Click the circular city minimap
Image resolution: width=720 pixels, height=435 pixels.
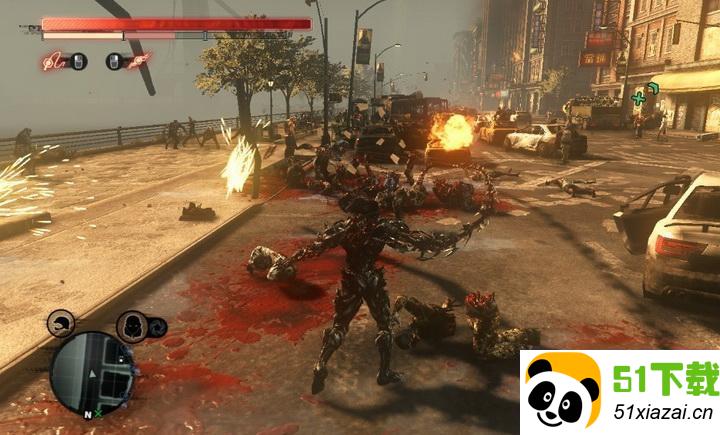tap(90, 369)
